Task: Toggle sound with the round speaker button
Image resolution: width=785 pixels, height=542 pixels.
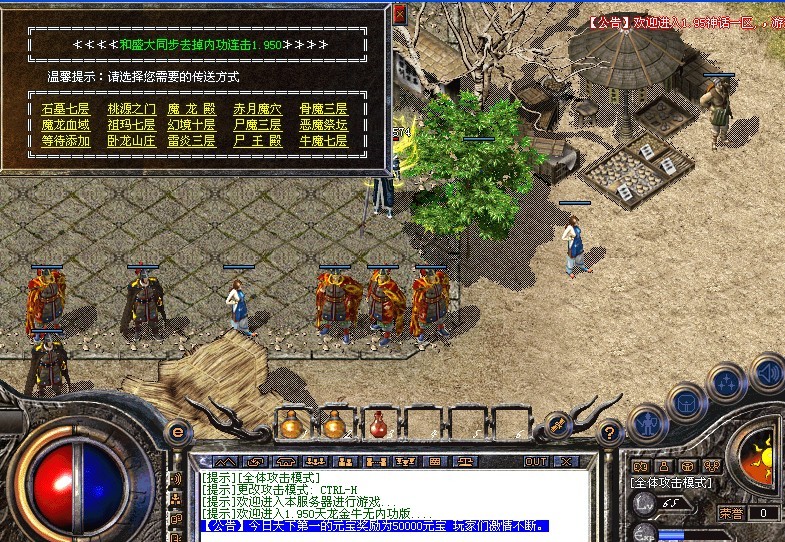Action: coord(768,371)
